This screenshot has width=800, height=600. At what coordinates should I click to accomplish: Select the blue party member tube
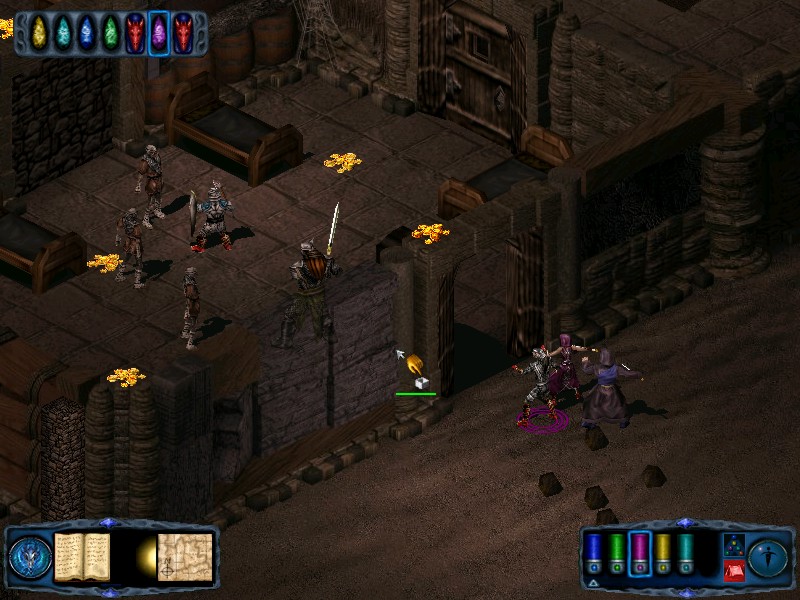pos(594,552)
